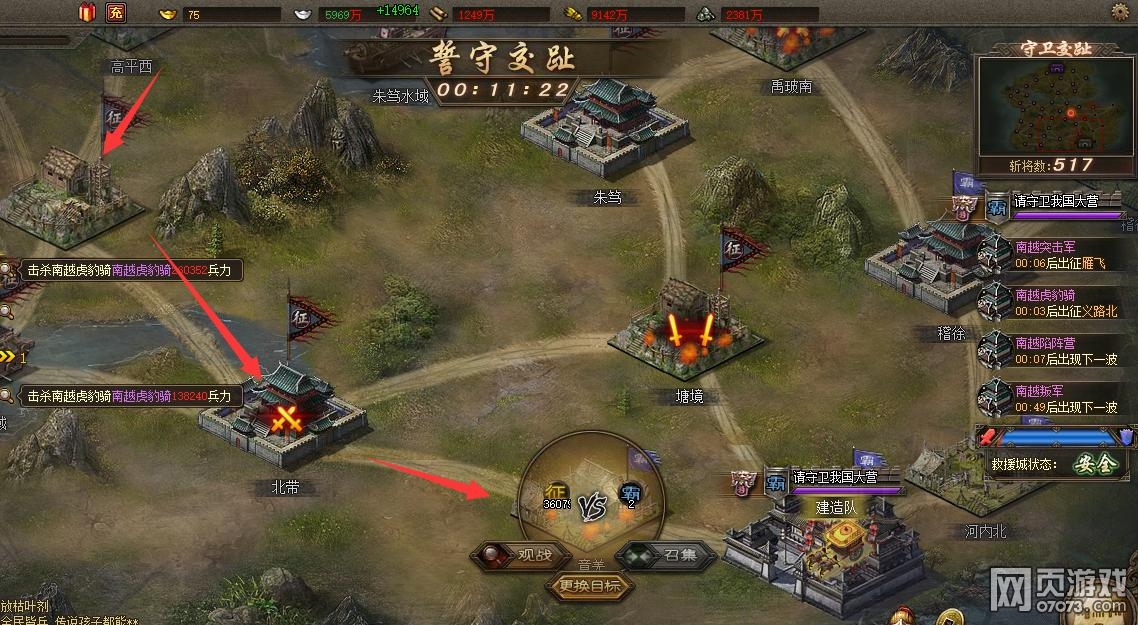Choose 更换目标 to change target
The image size is (1138, 625).
[590, 586]
